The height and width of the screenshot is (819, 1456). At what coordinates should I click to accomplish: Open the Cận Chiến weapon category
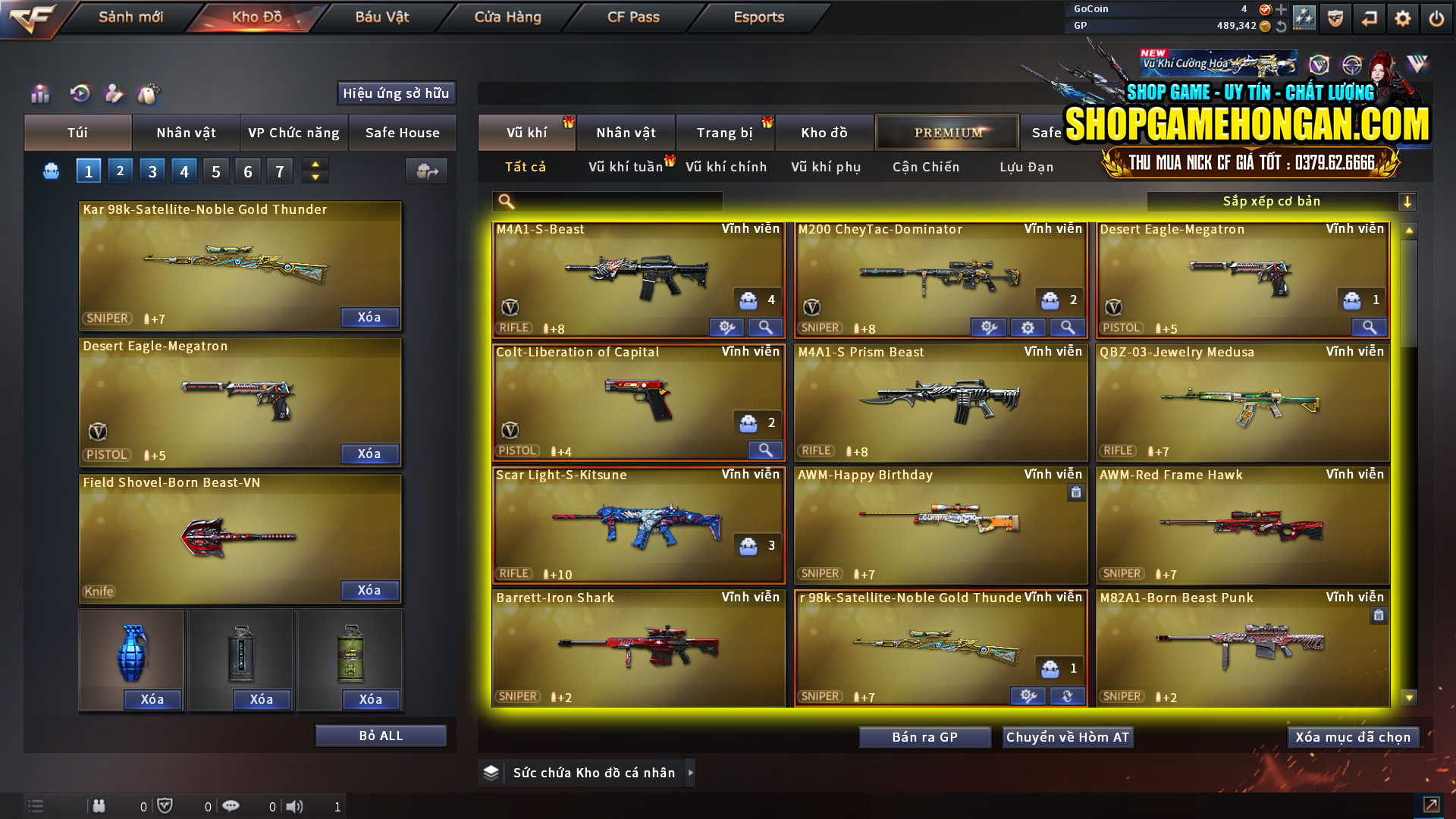click(x=925, y=167)
